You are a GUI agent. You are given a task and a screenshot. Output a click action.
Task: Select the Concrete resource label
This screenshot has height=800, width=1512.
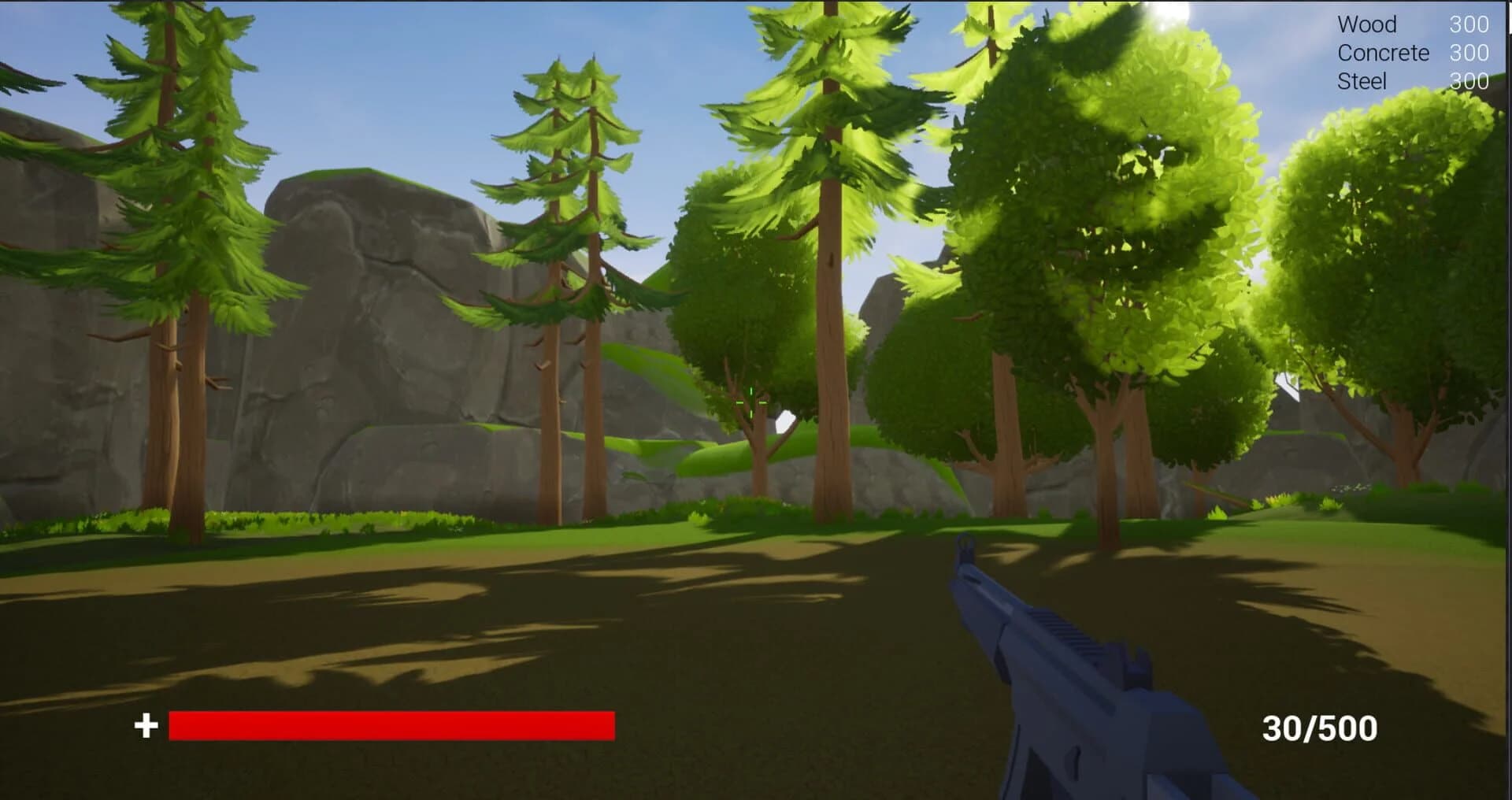[1383, 54]
